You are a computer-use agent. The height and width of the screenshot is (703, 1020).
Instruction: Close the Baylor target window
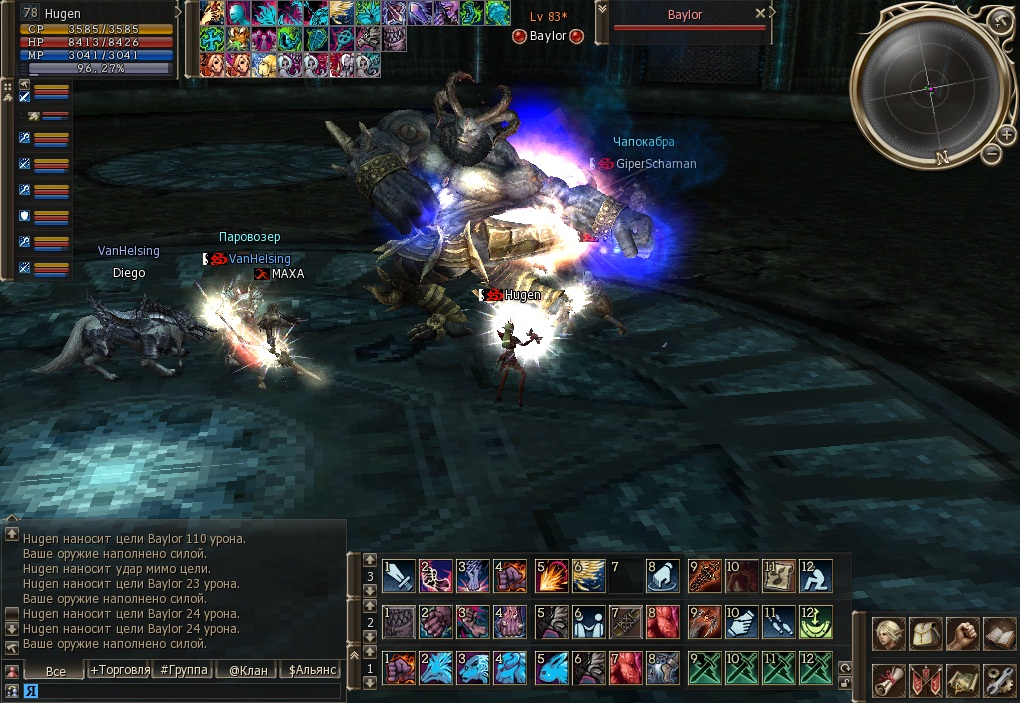(x=761, y=14)
